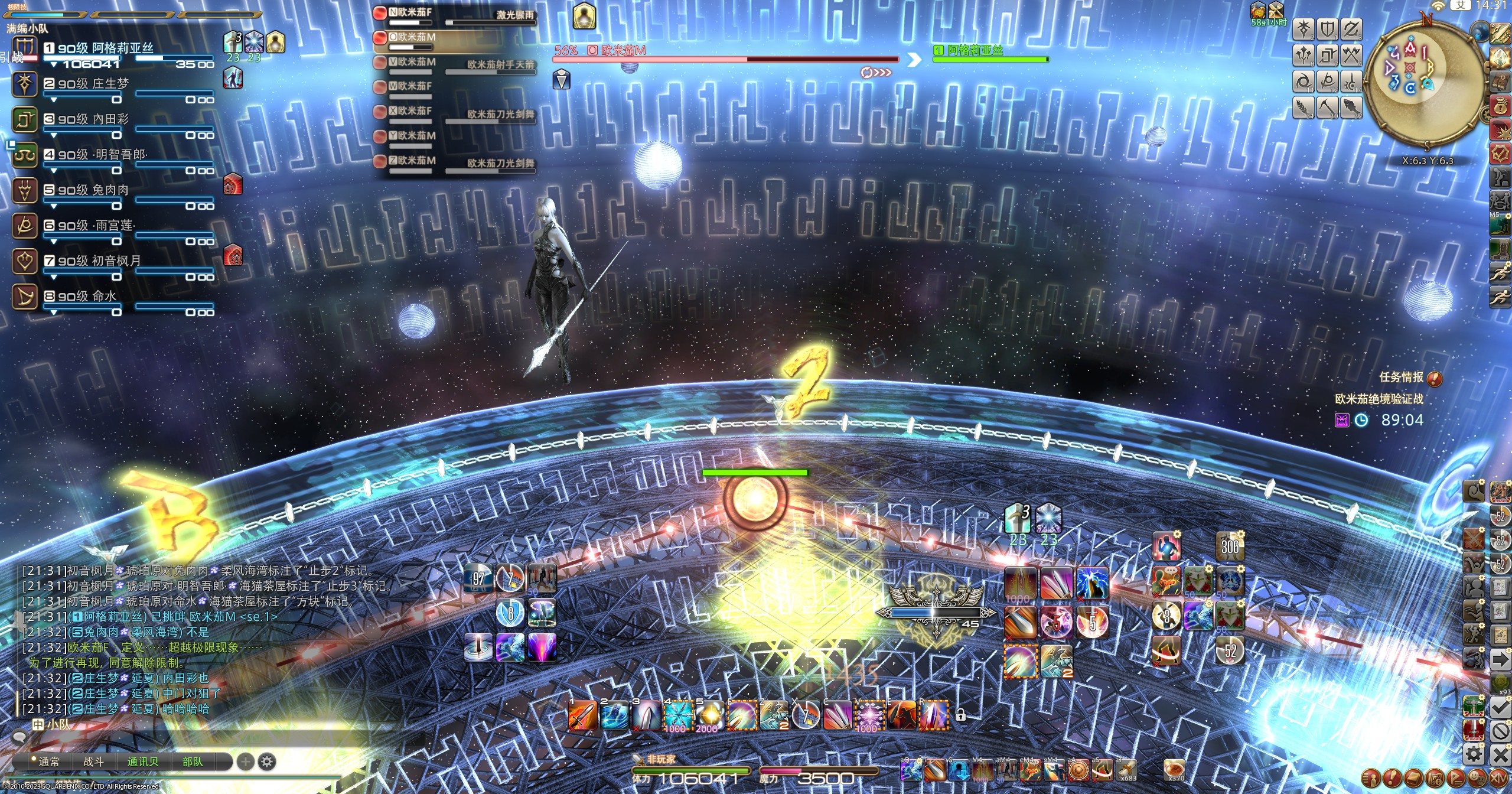Select the fish gearset icon
Image resolution: width=1512 pixels, height=794 pixels.
click(x=1350, y=107)
